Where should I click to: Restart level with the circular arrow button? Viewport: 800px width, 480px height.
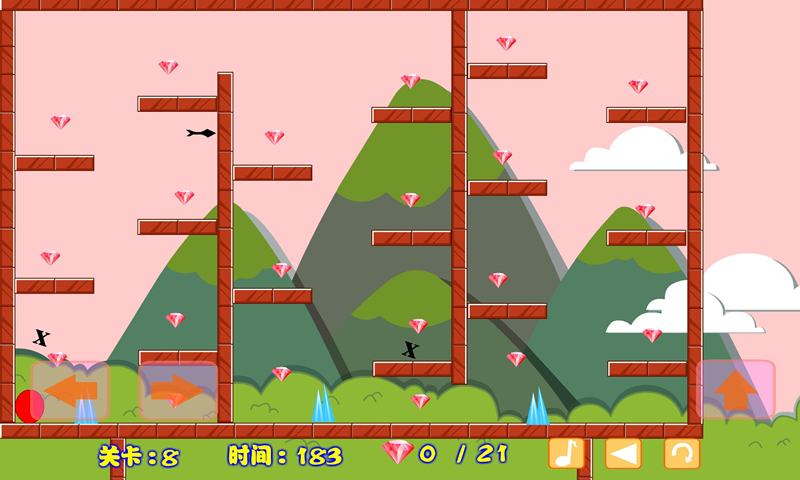tap(682, 453)
